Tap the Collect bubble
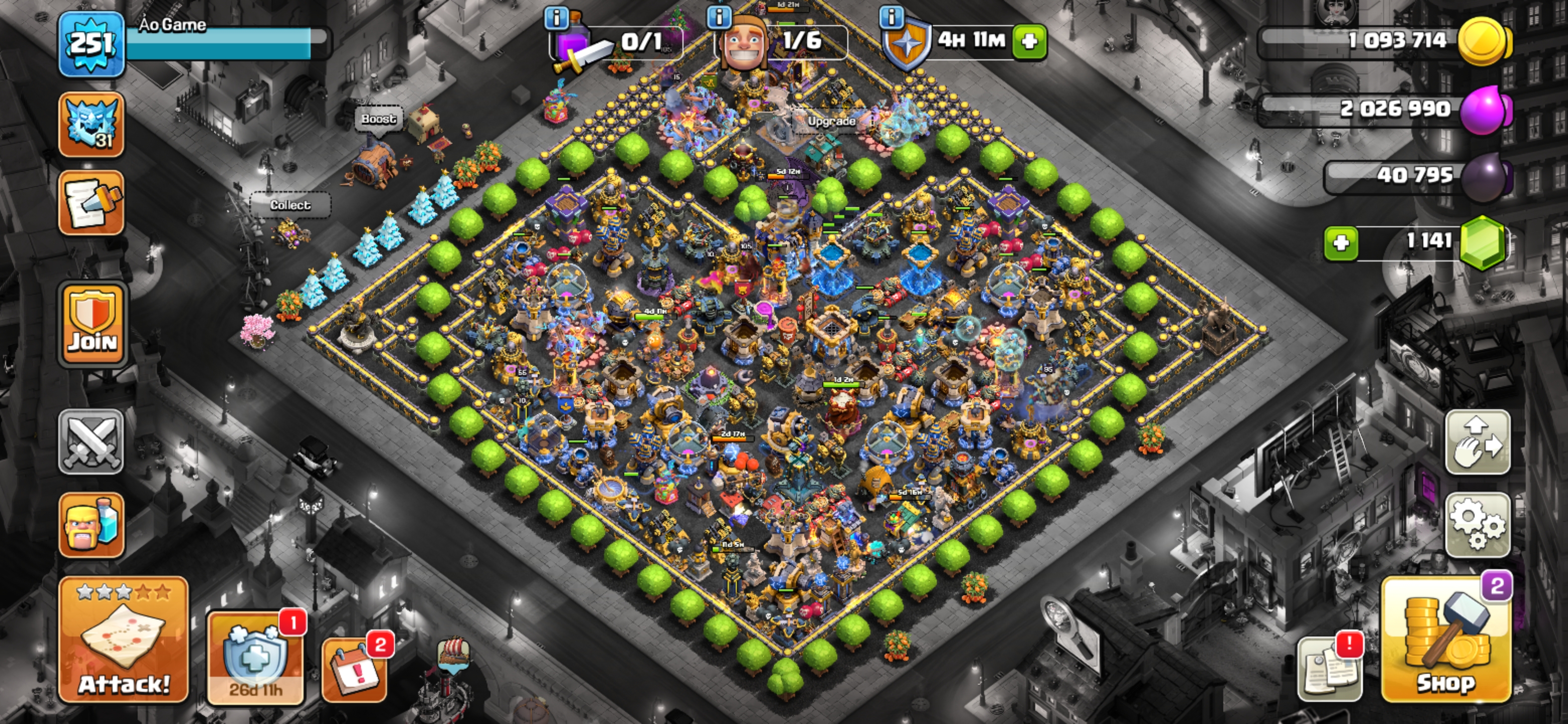1568x724 pixels. (x=290, y=205)
